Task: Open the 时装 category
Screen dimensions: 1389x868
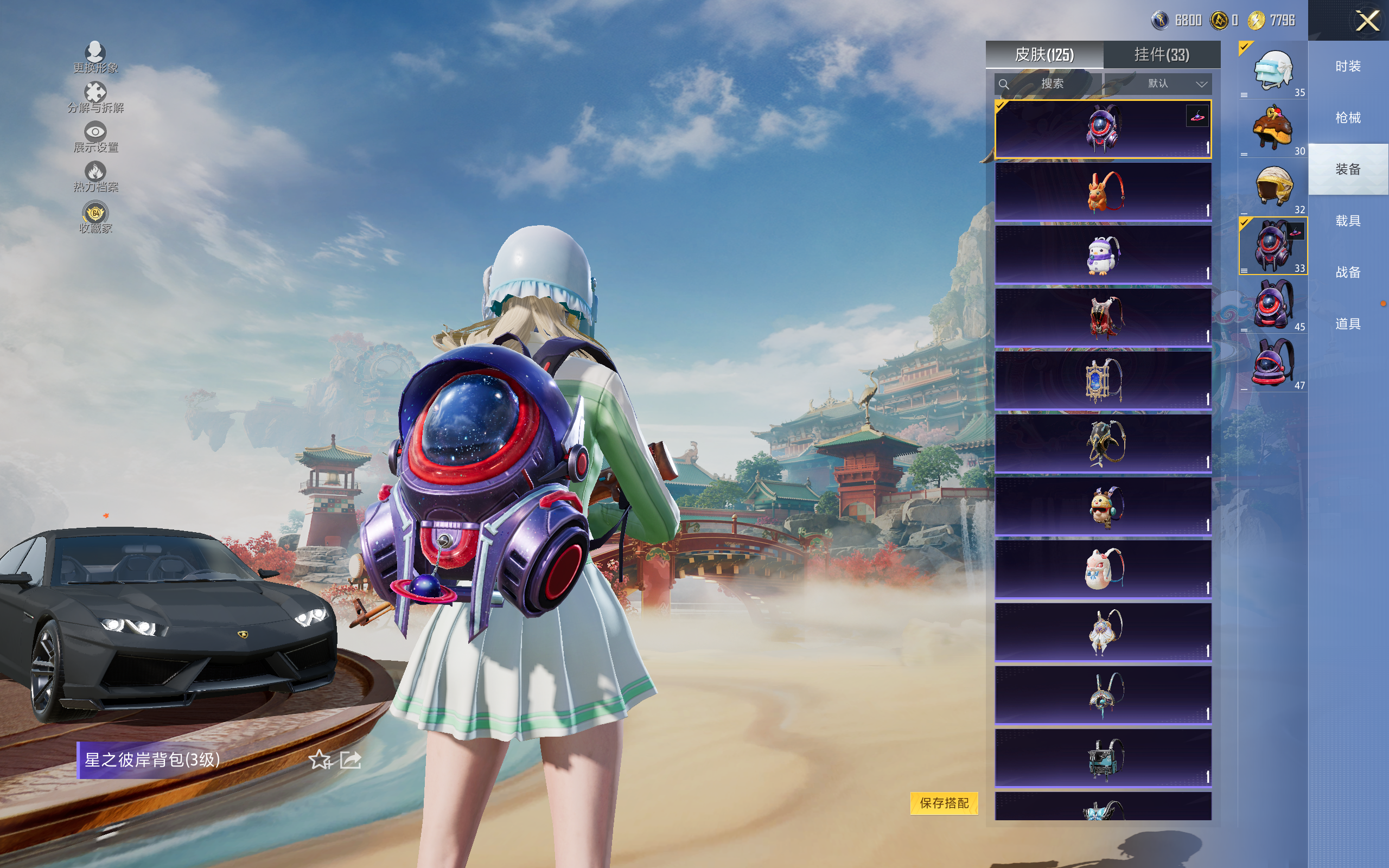Action: 1348,67
